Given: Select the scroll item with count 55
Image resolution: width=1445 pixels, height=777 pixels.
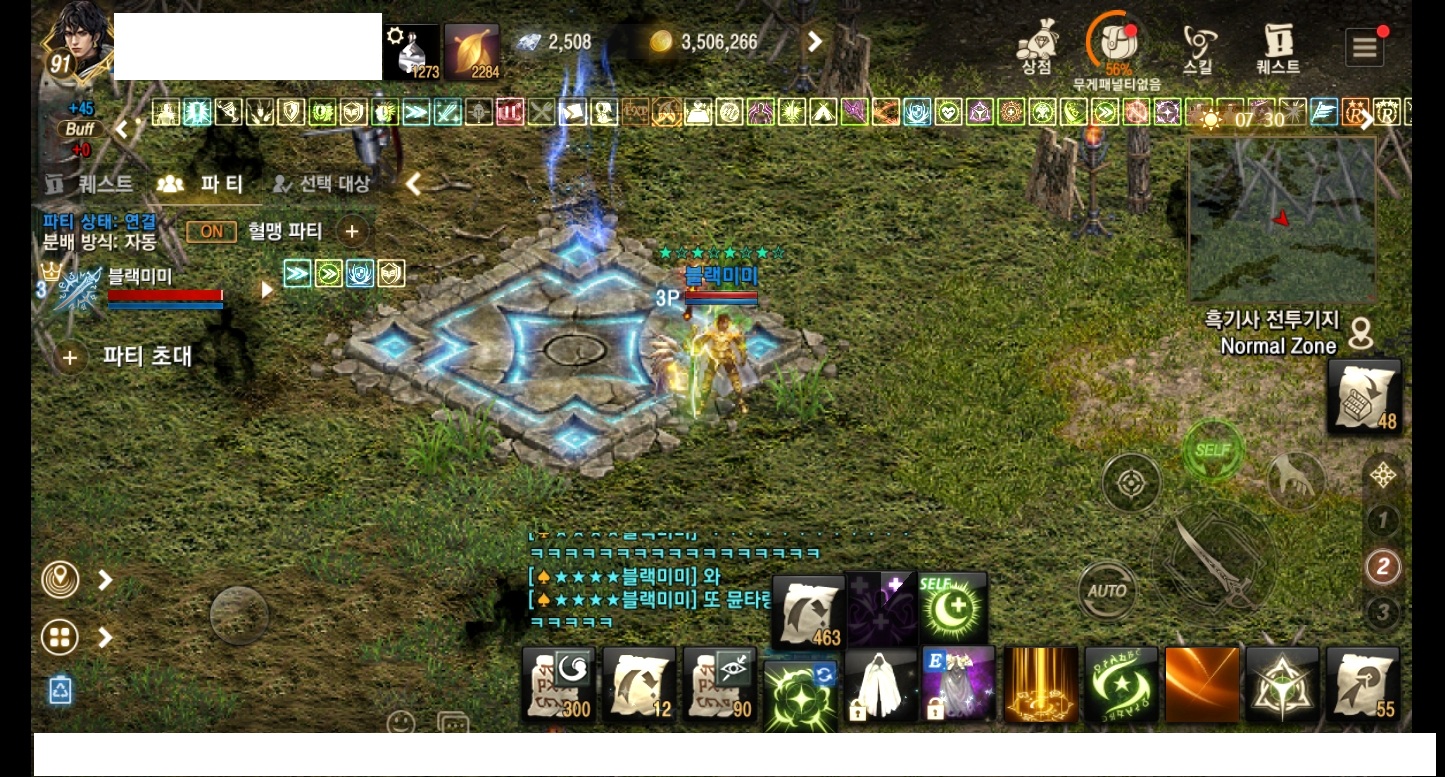Looking at the screenshot, I should coord(1362,686).
